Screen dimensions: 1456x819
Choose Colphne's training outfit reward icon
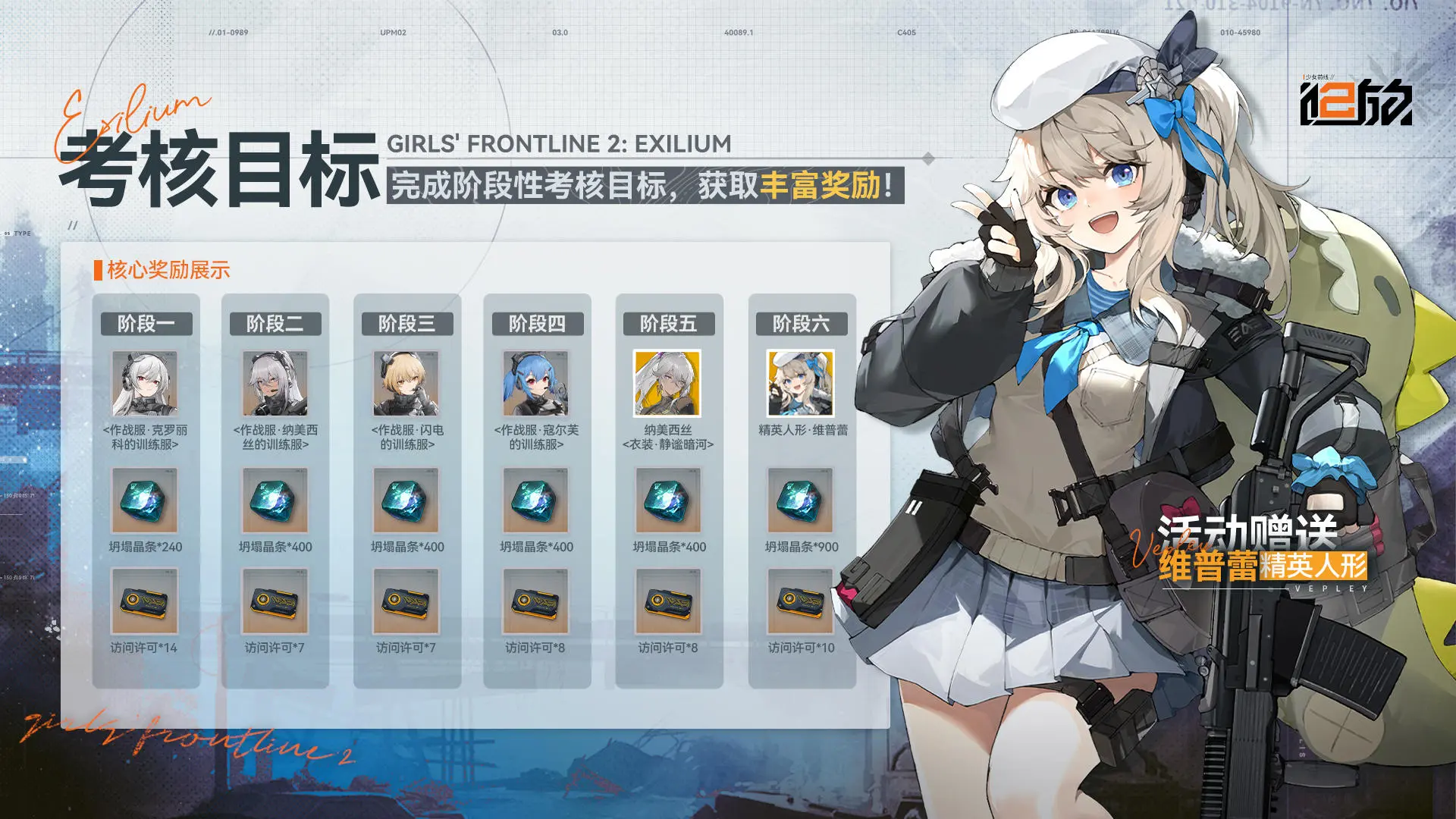[536, 384]
